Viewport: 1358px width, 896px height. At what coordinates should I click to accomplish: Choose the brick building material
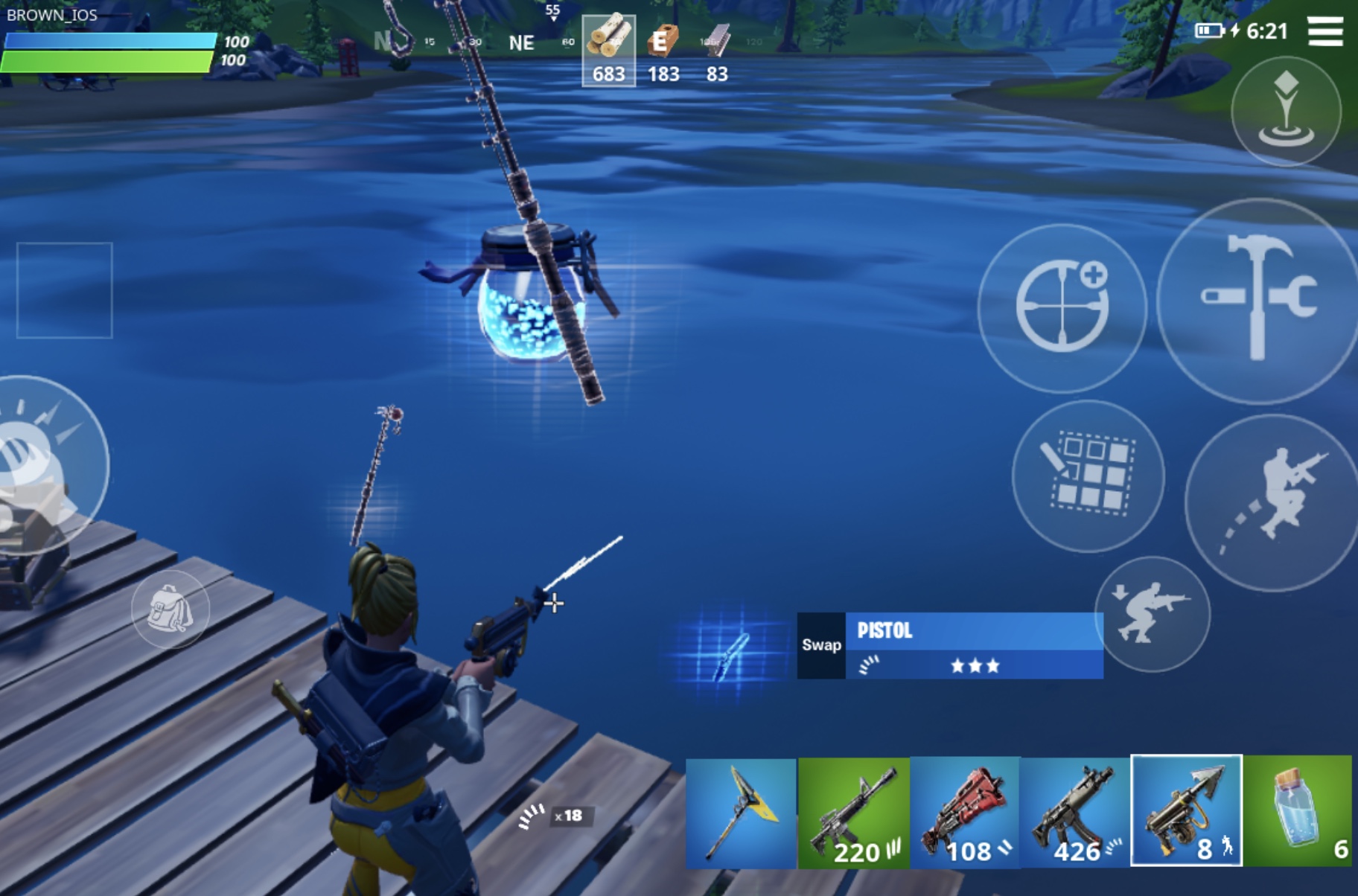[663, 51]
